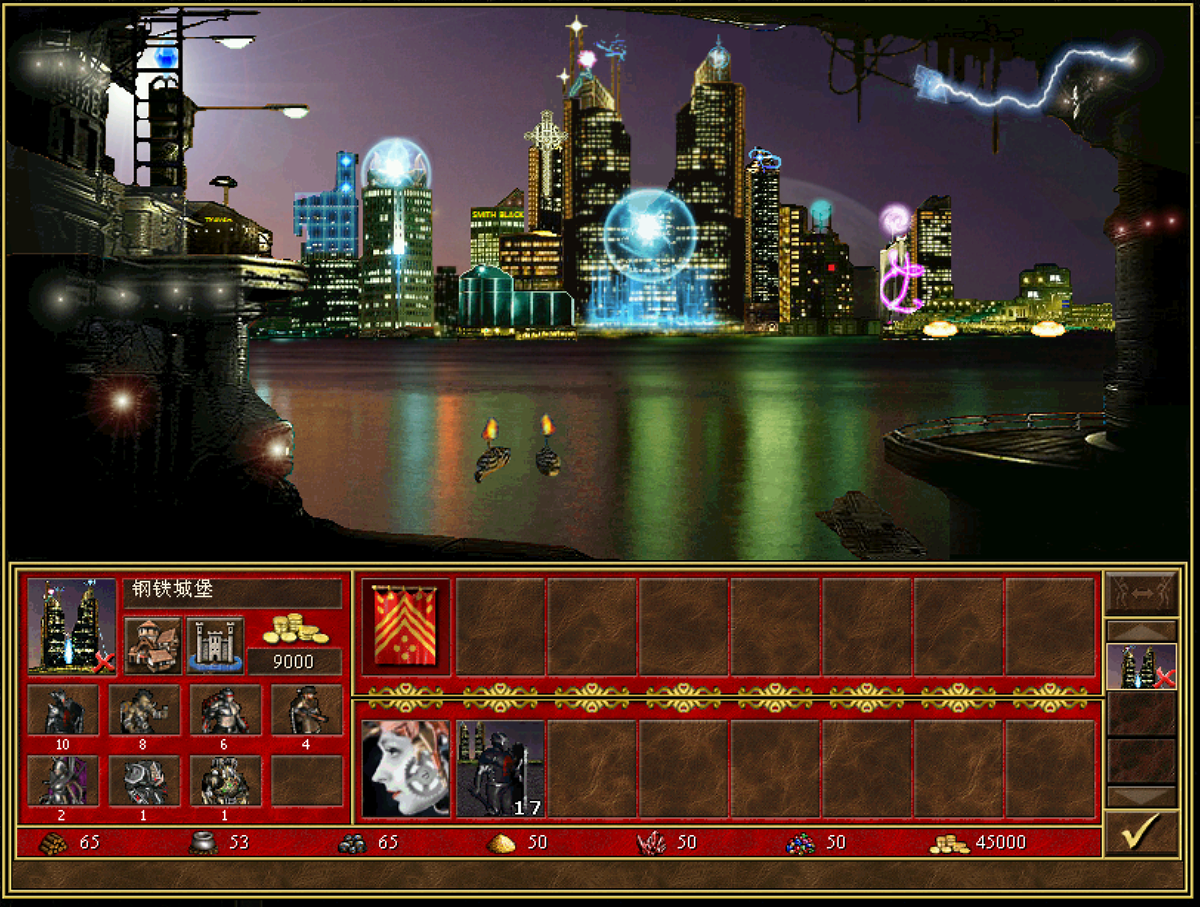The width and height of the screenshot is (1200, 907).
Task: Click the split troops arrow button
Action: pyautogui.click(x=1141, y=593)
